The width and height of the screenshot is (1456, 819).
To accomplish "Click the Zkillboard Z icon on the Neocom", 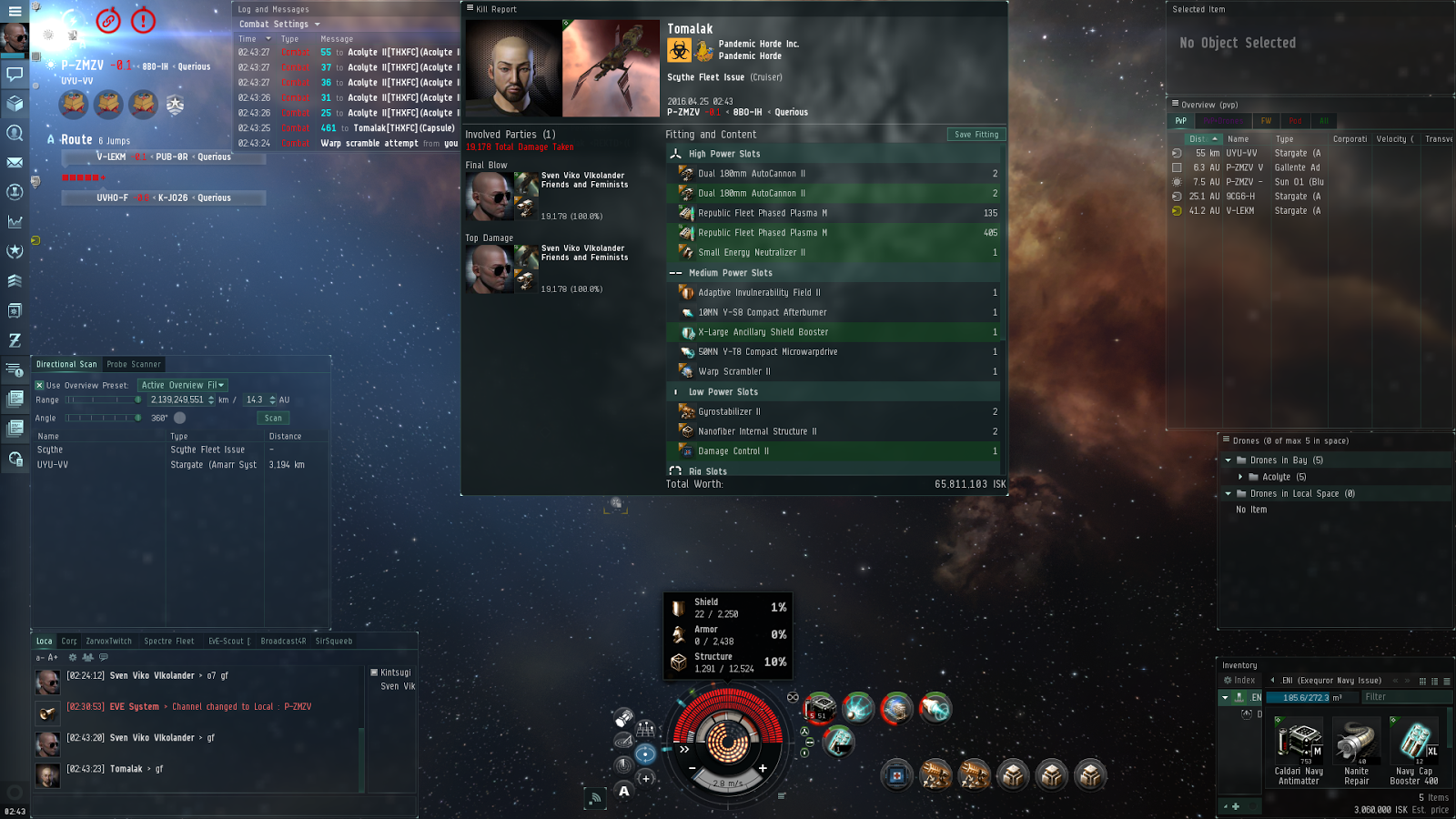I will 14,339.
